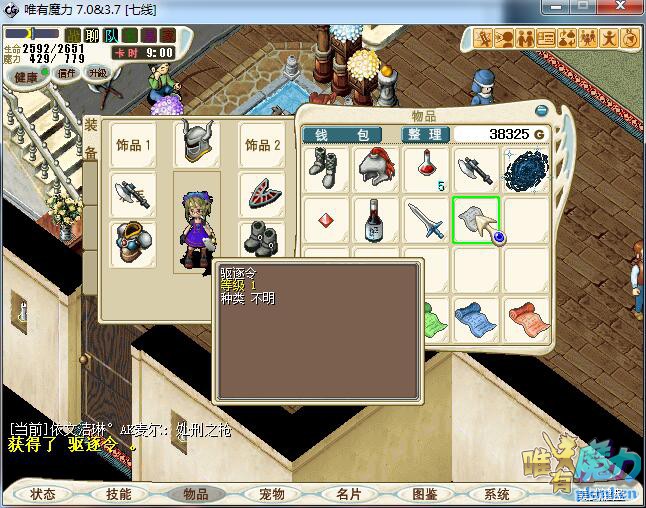This screenshot has height=508, width=646.
Task: Open the 宠物 pets menu
Action: tap(271, 494)
